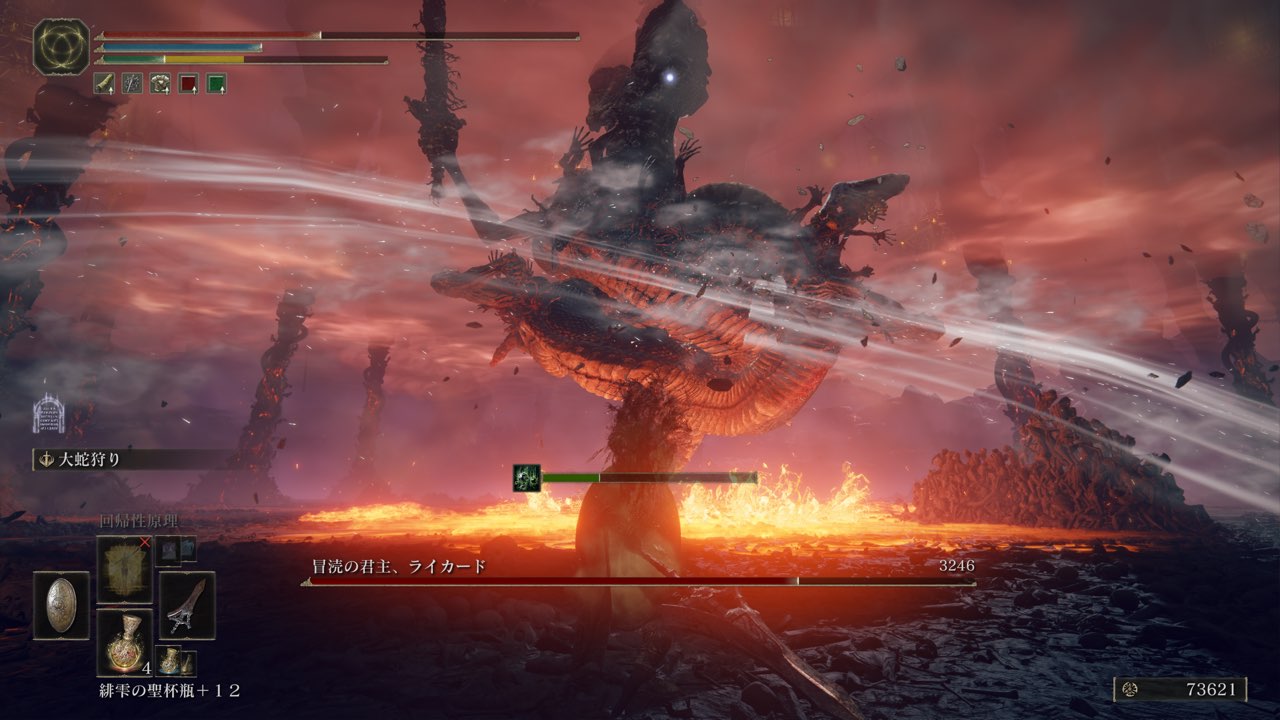This screenshot has height=720, width=1280.
Task: Click the golden interlocking rings emblem
Action: pos(61,46)
